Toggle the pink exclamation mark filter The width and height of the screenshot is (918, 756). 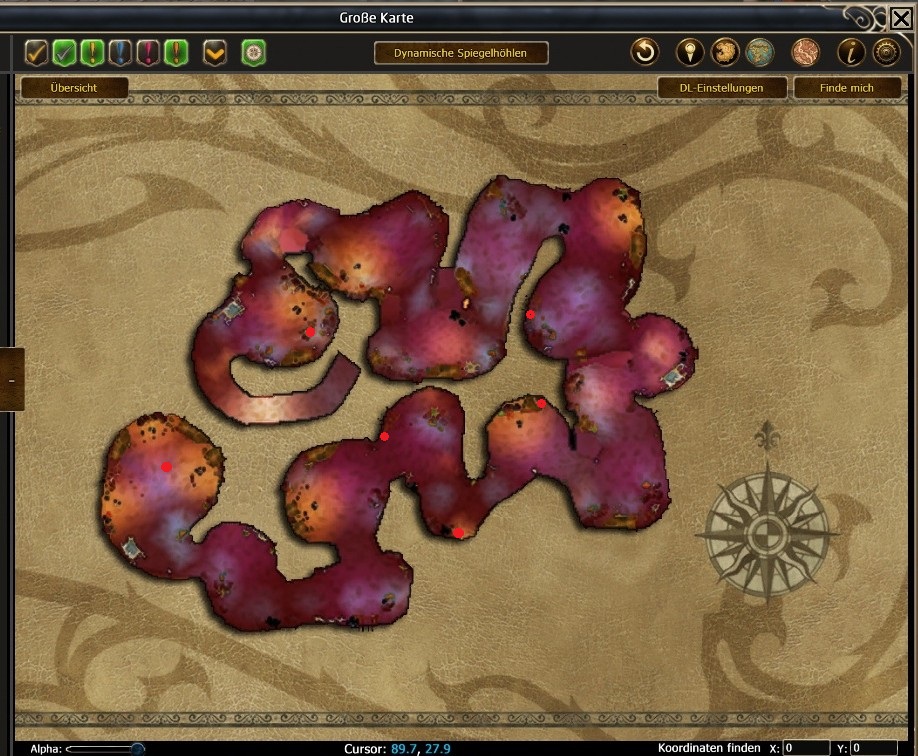(149, 52)
